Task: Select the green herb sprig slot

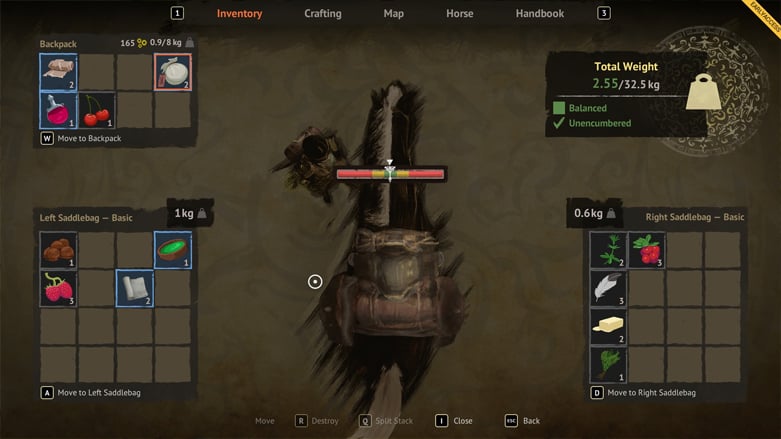Action: pyautogui.click(x=608, y=250)
